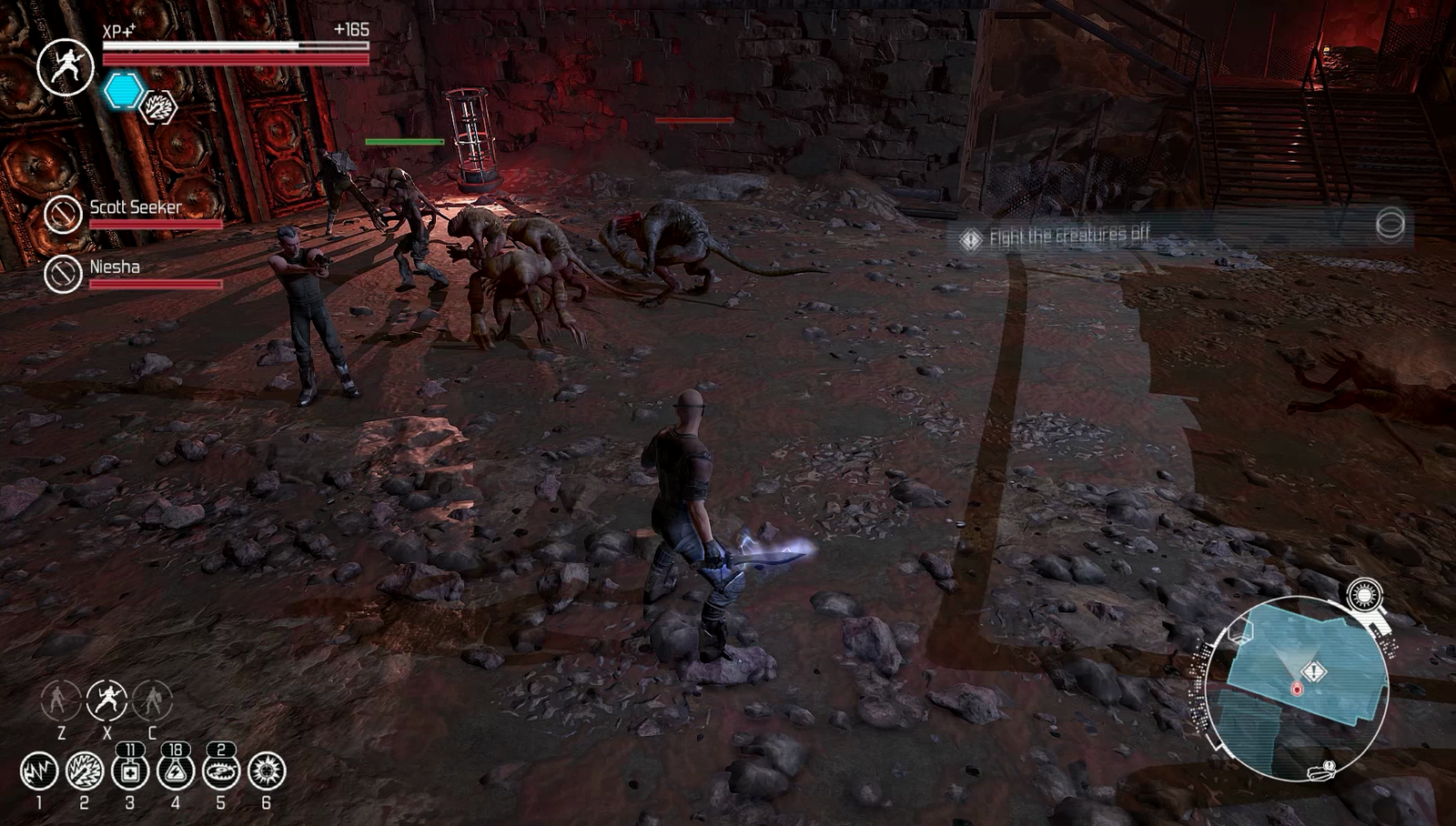This screenshot has height=826, width=1456.
Task: Trigger the targeted burst skill in slot 6
Action: [267, 771]
